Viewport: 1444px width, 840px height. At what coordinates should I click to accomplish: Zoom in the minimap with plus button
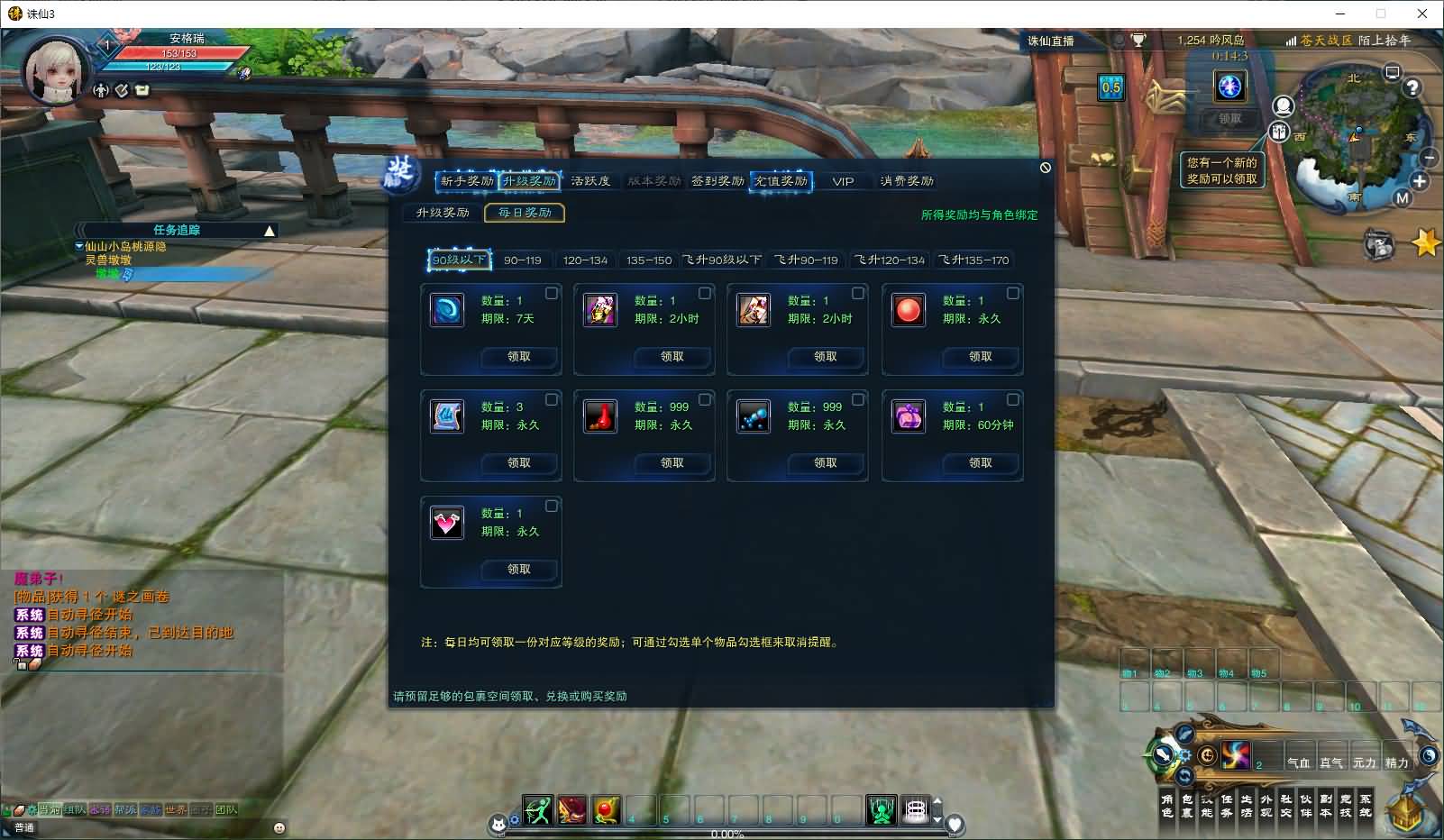(1420, 181)
